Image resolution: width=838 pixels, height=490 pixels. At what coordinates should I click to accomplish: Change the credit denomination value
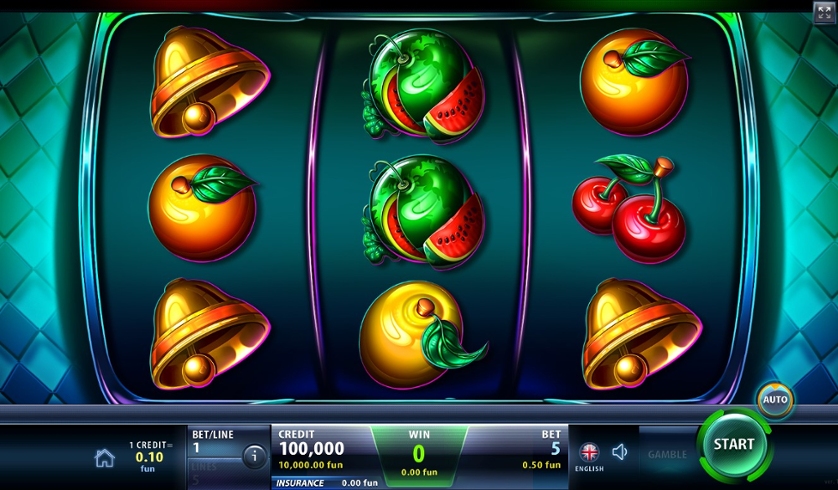coord(147,456)
